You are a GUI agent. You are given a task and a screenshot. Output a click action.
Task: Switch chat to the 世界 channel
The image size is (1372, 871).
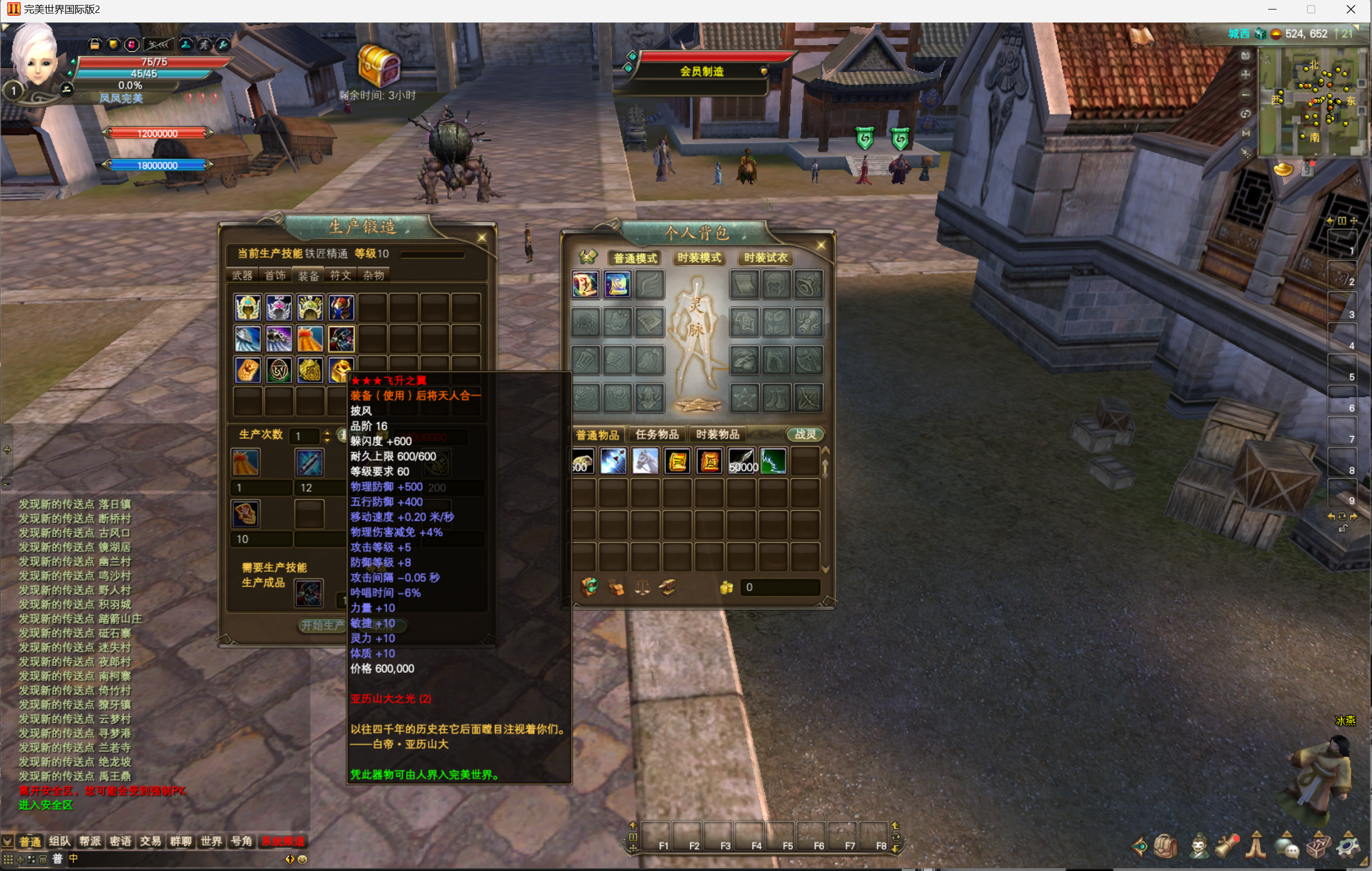pos(211,841)
